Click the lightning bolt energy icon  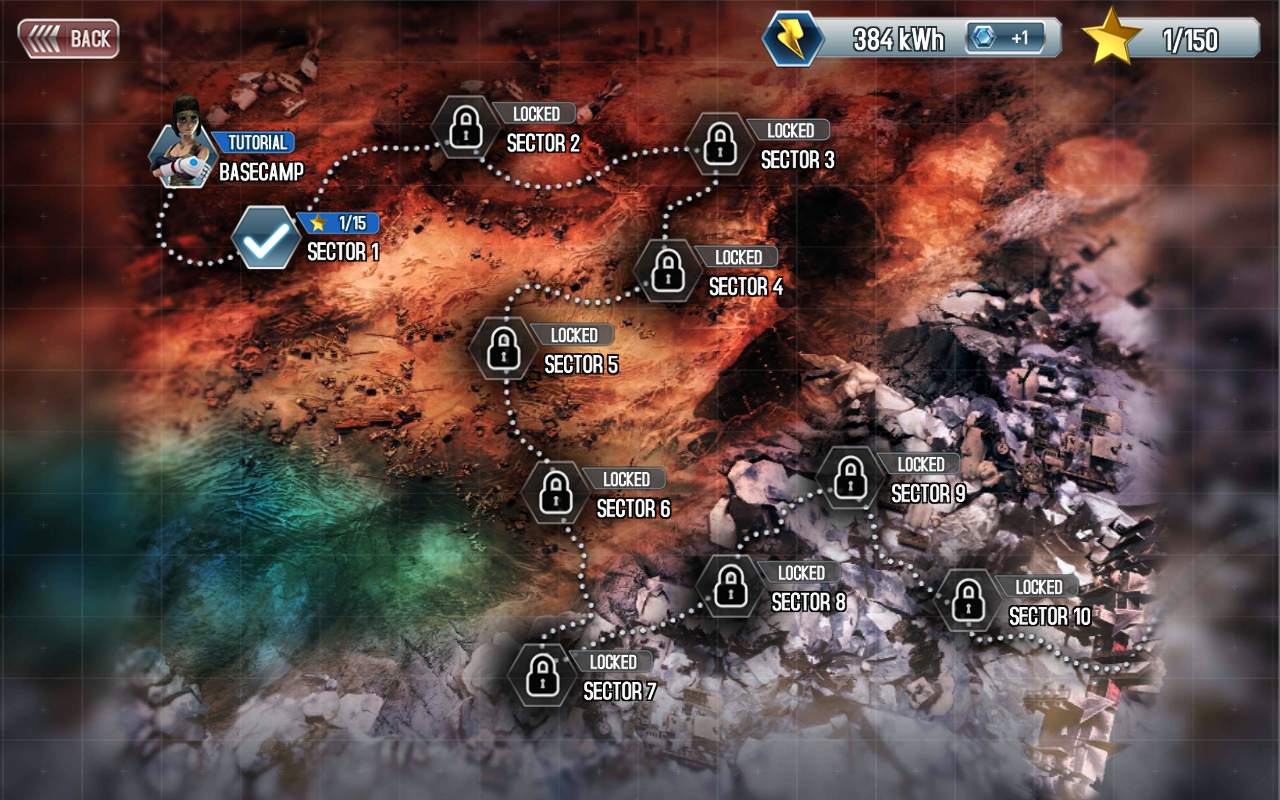tap(793, 36)
